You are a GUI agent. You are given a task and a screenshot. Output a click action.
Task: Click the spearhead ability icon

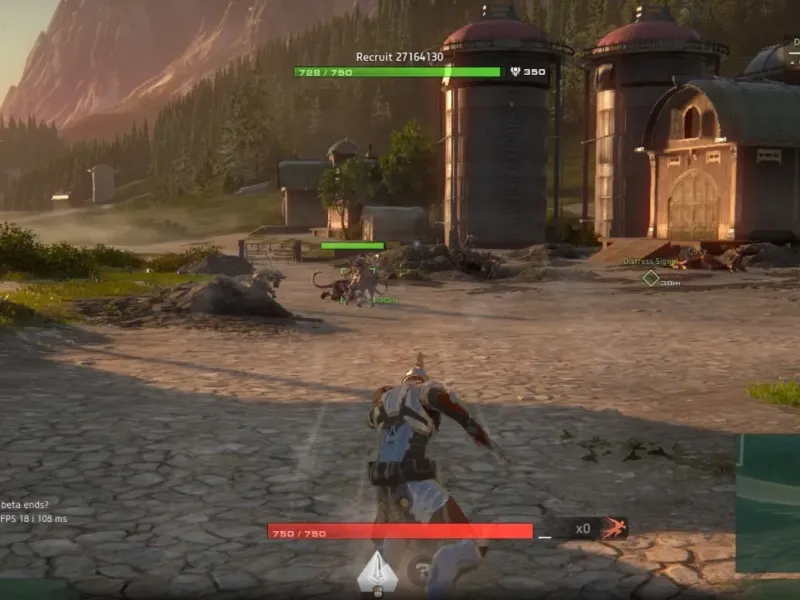[377, 571]
